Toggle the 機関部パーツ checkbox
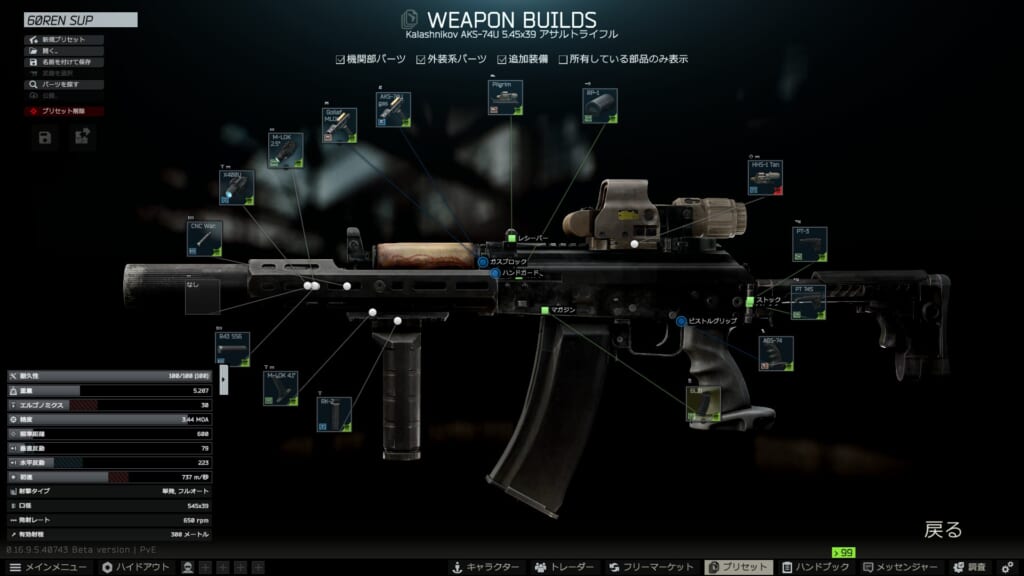 [x=341, y=59]
